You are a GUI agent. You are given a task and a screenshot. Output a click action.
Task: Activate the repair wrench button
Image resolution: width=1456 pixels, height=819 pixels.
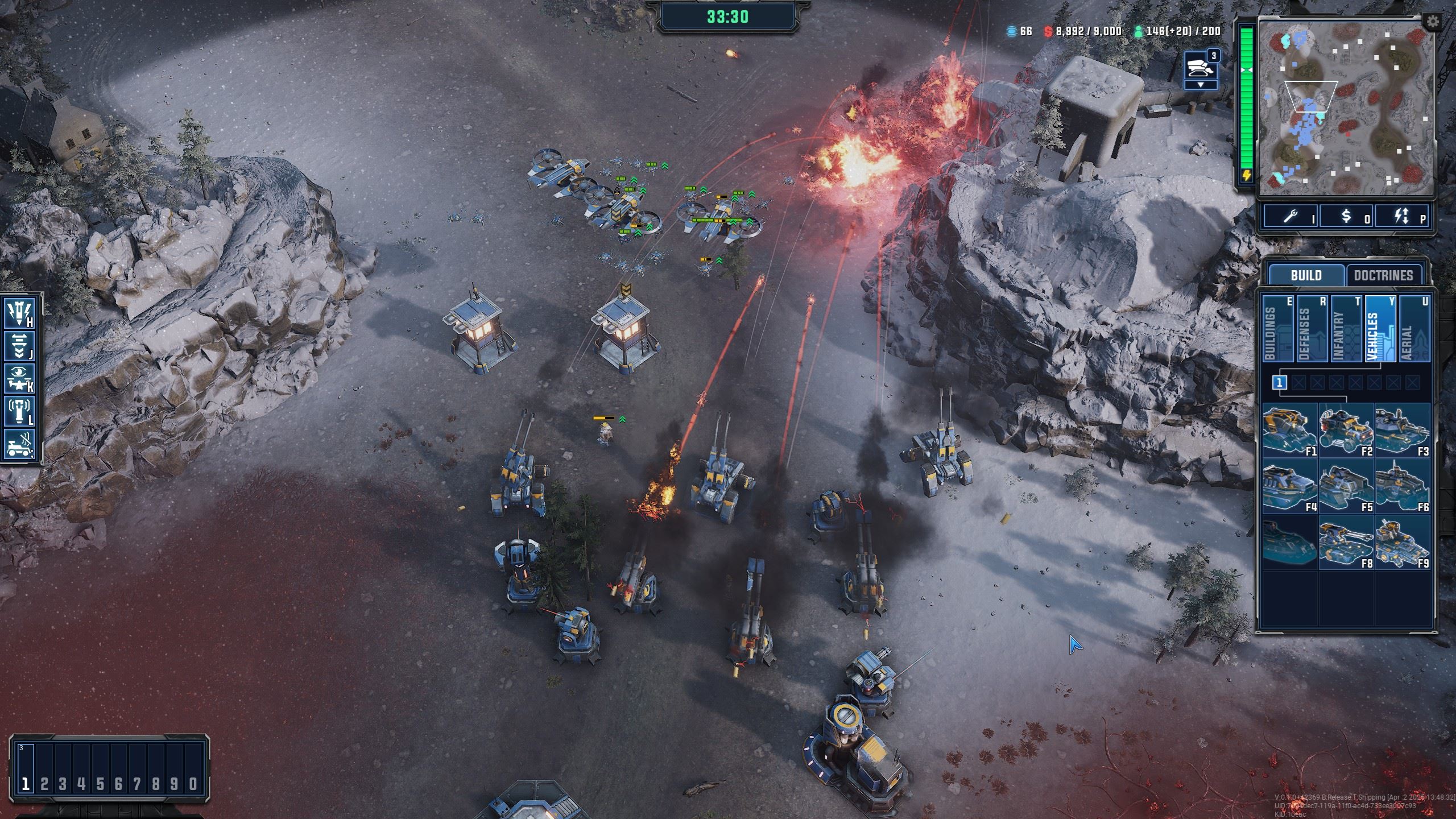(1291, 216)
